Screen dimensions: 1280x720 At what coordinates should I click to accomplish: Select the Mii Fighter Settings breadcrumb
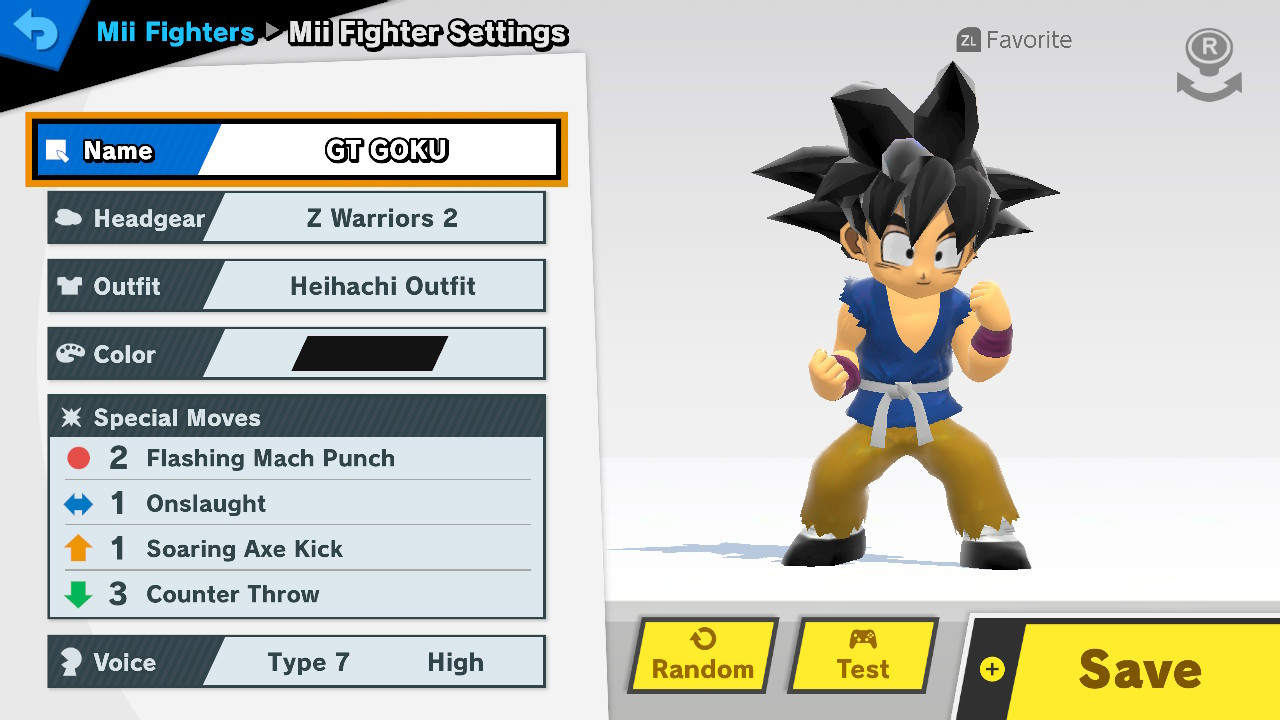tap(427, 32)
